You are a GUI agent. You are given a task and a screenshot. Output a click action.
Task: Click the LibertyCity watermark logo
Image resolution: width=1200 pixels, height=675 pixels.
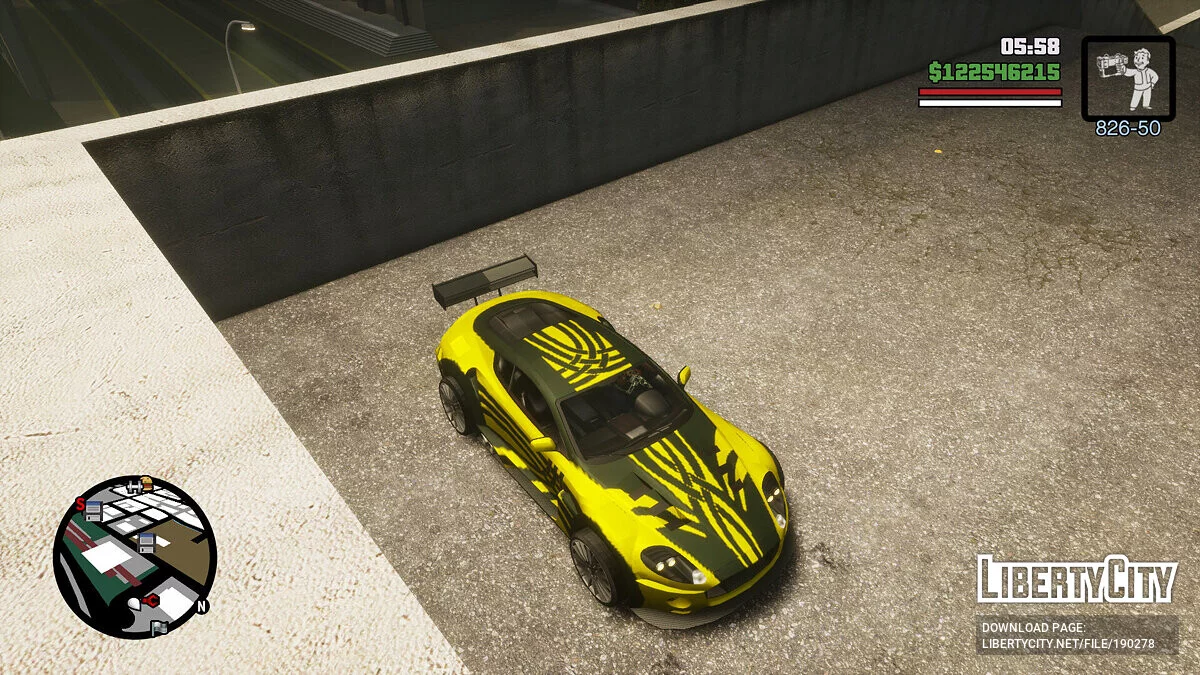pos(1076,579)
